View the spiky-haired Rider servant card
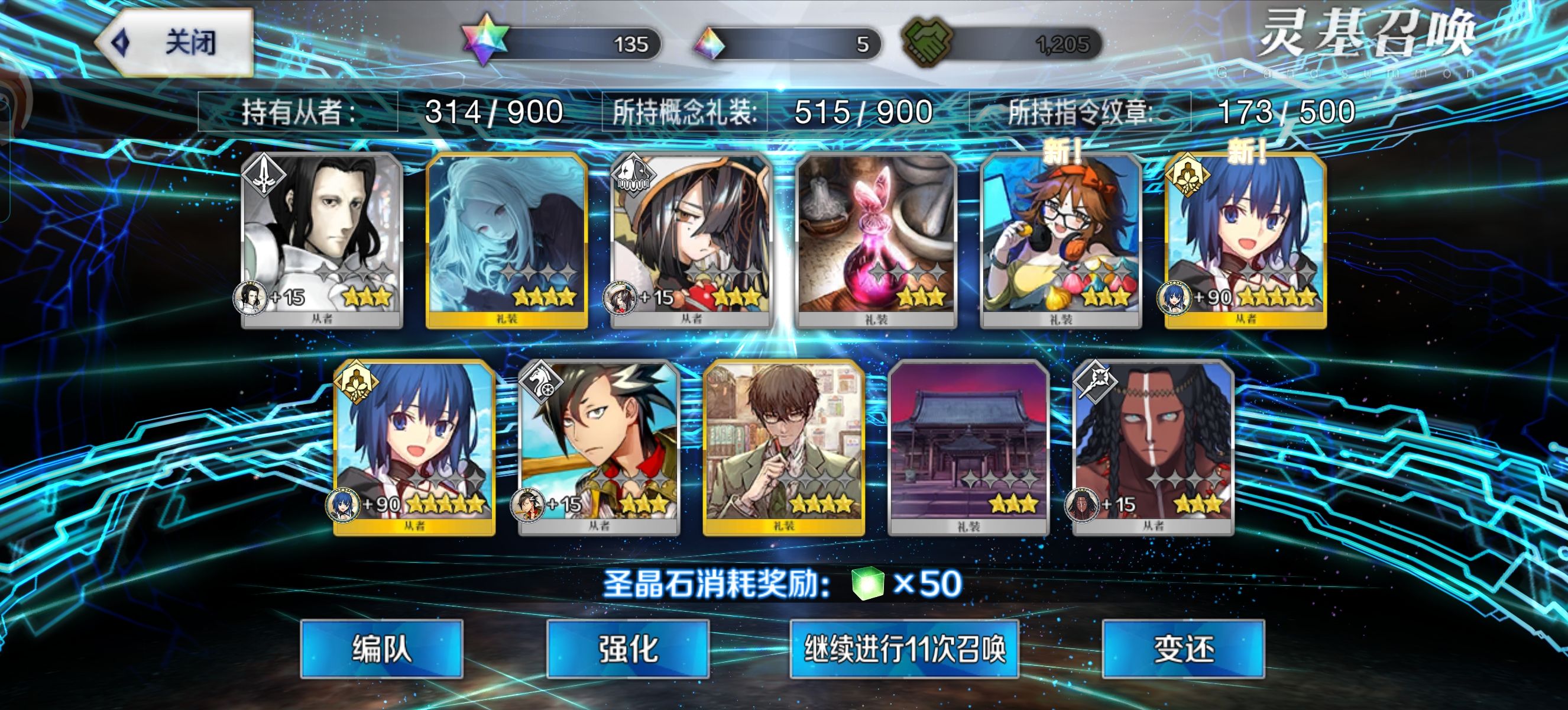 598,447
